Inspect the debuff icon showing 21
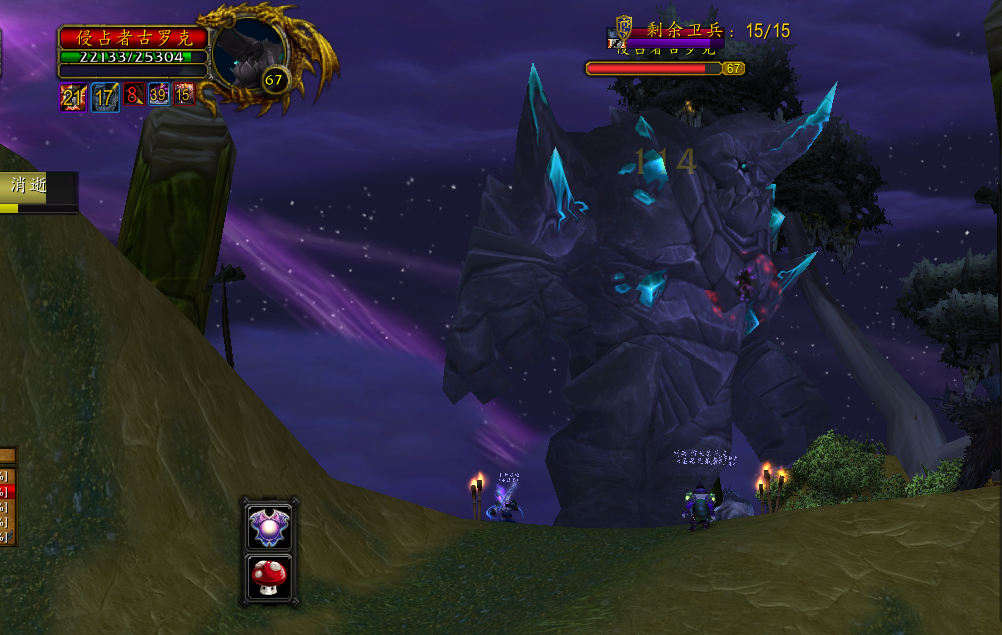 click(72, 97)
